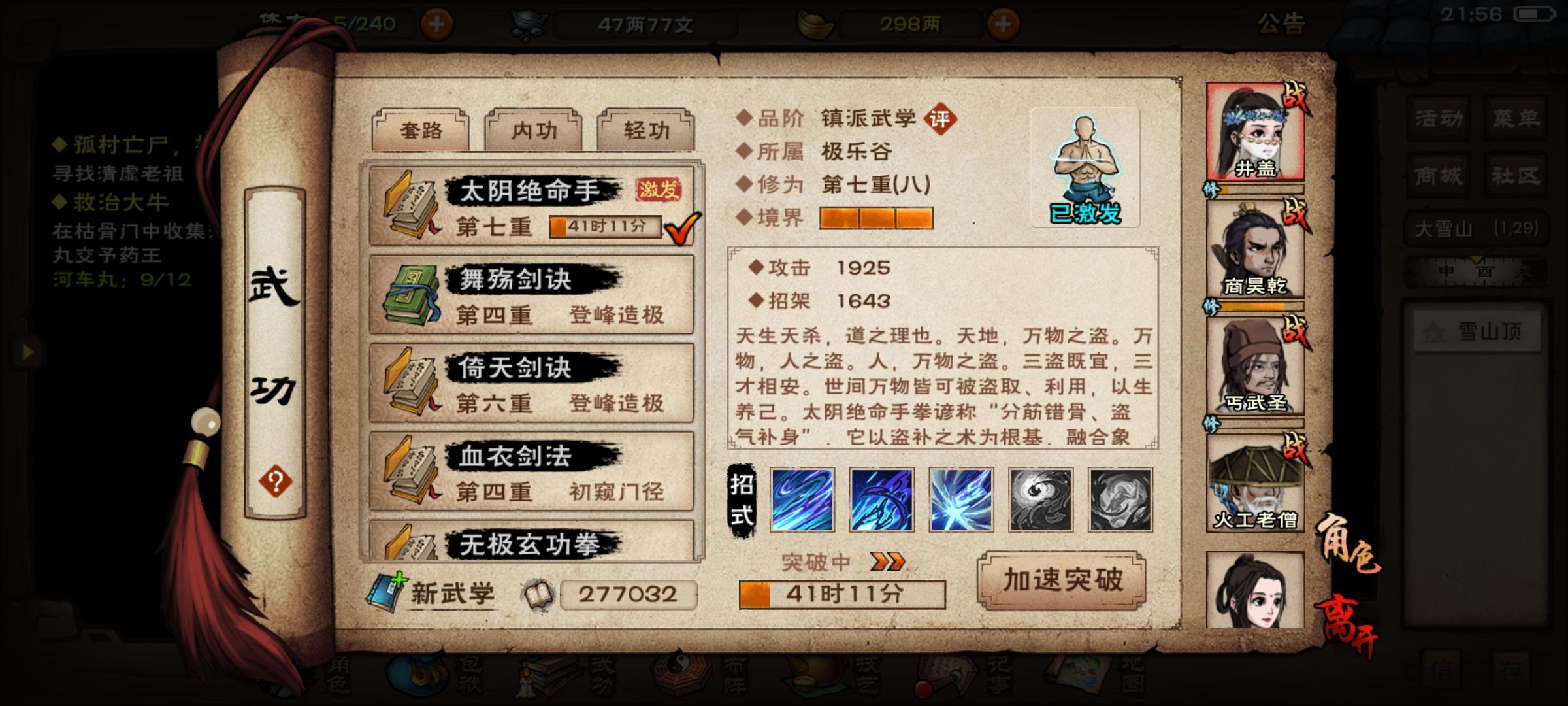The width and height of the screenshot is (1568, 706).
Task: Click the 评 expander beside 镇派武学
Action: pos(941,120)
